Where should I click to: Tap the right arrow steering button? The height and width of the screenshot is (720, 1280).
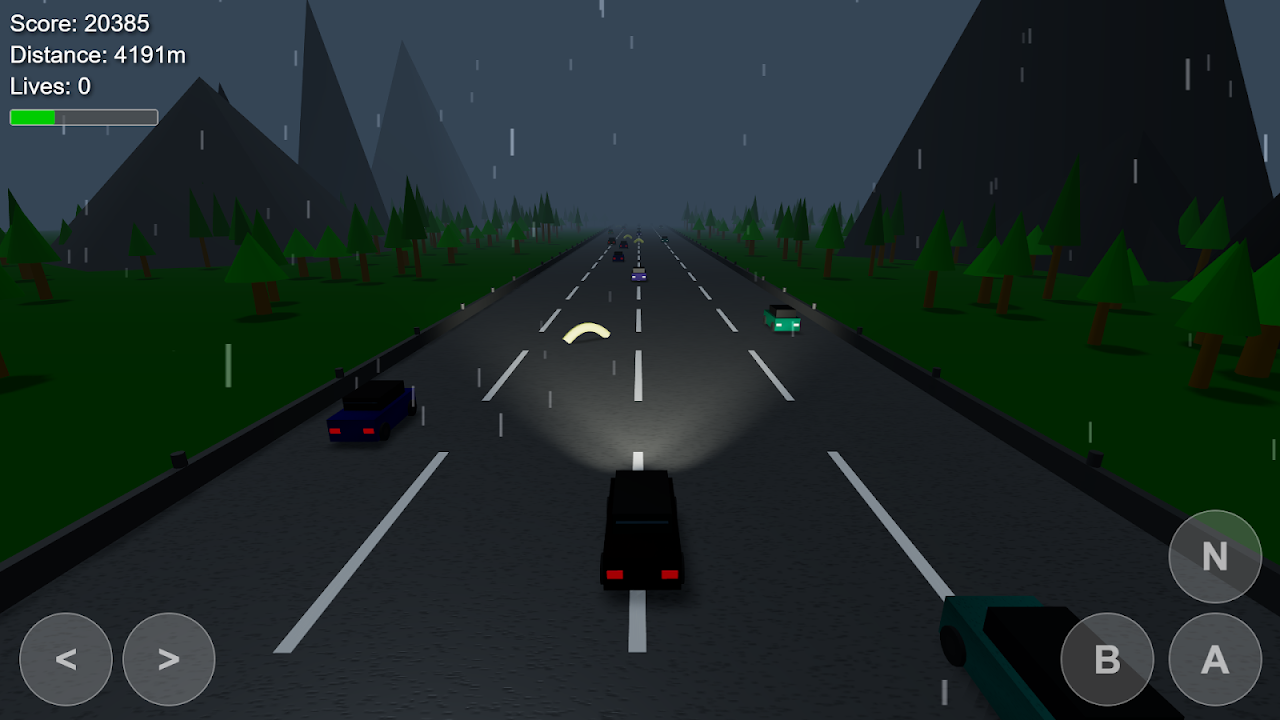169,659
